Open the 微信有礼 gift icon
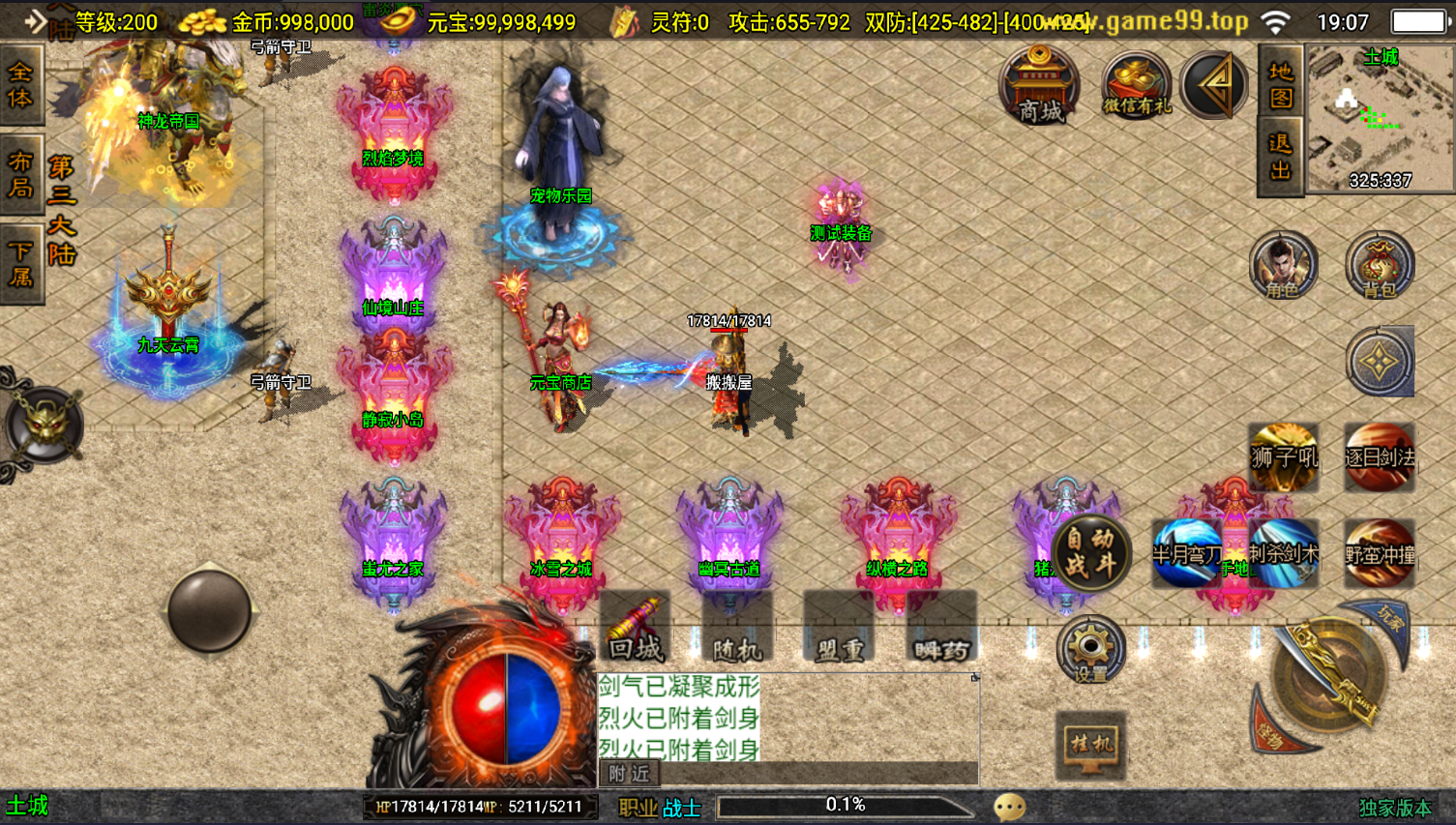 click(1136, 85)
